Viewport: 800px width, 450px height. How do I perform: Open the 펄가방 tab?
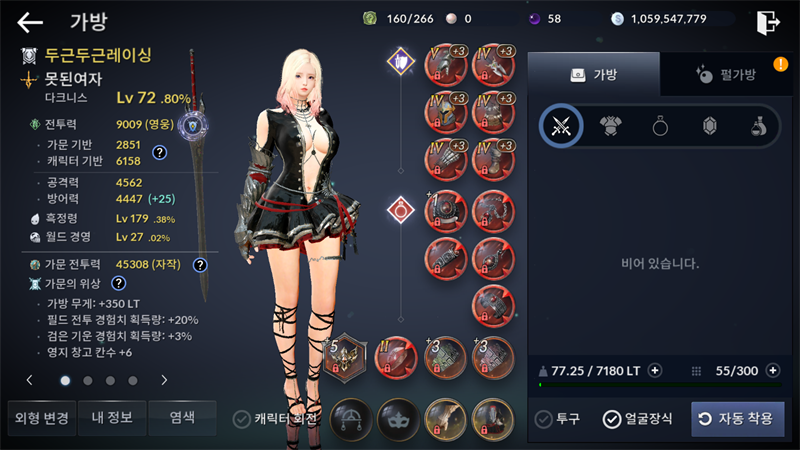pyautogui.click(x=726, y=74)
